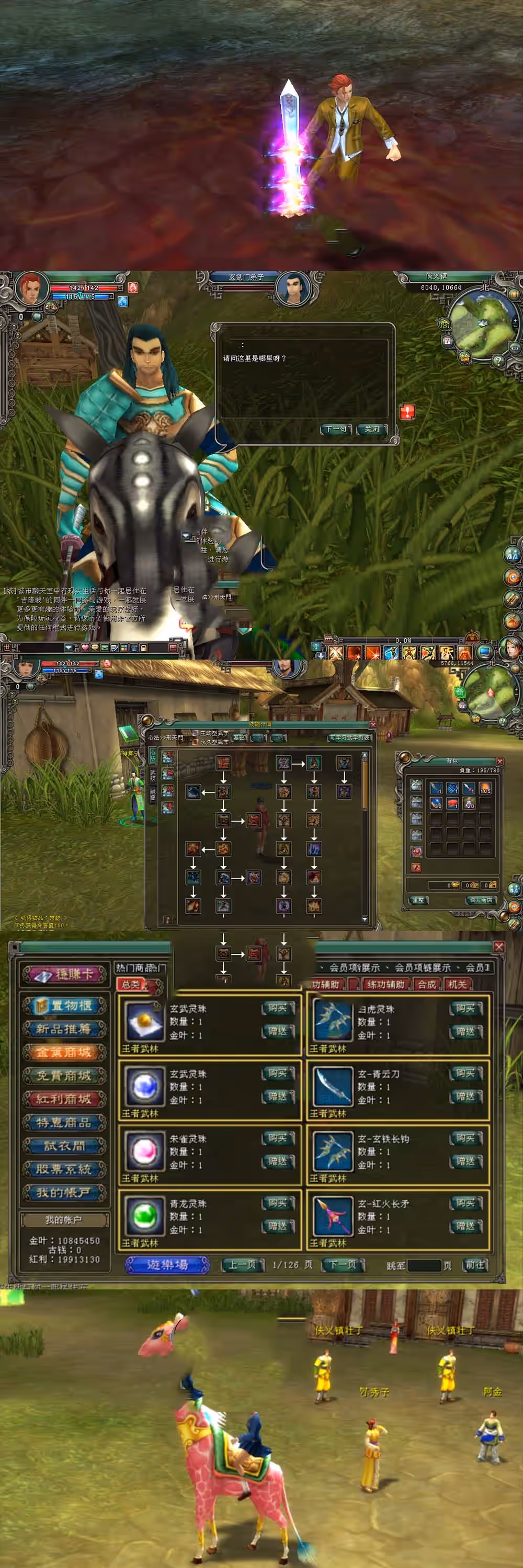Buy the 朱雀灵珠 pink orb
Screen dimensions: 523x1568
click(x=278, y=1138)
